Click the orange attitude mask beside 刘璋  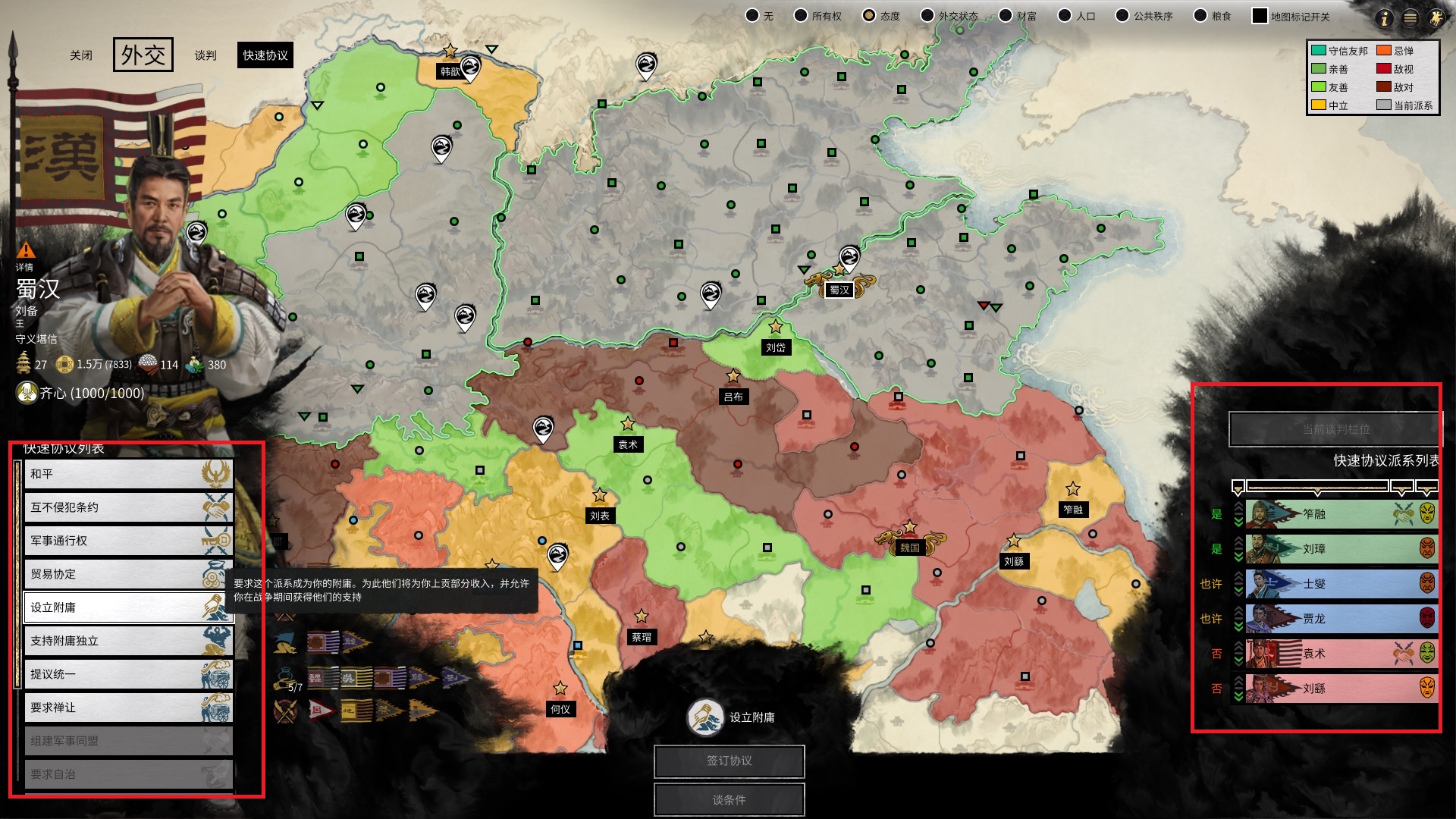coord(1426,549)
